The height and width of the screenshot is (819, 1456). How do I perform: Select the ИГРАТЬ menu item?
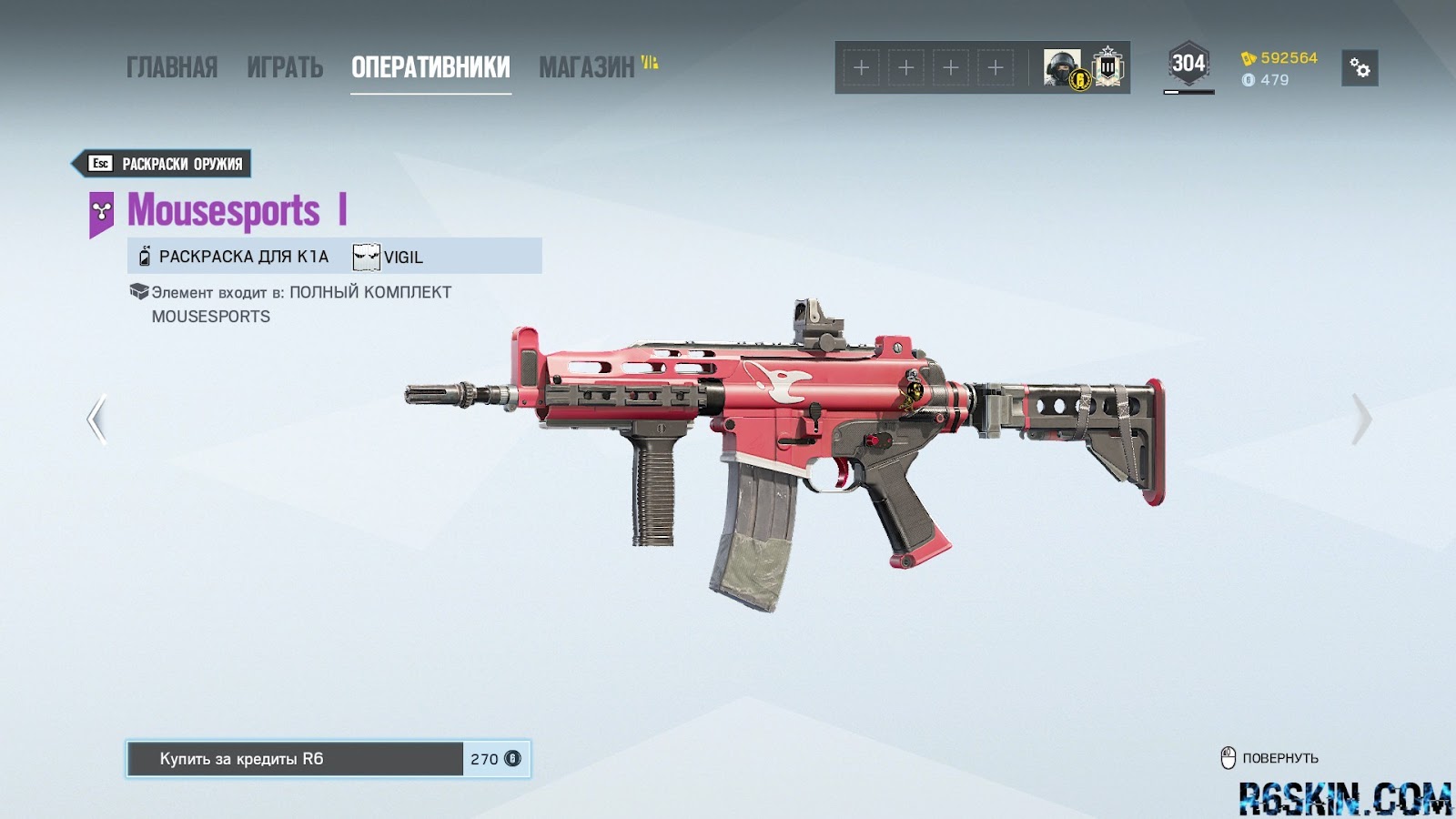[x=285, y=66]
